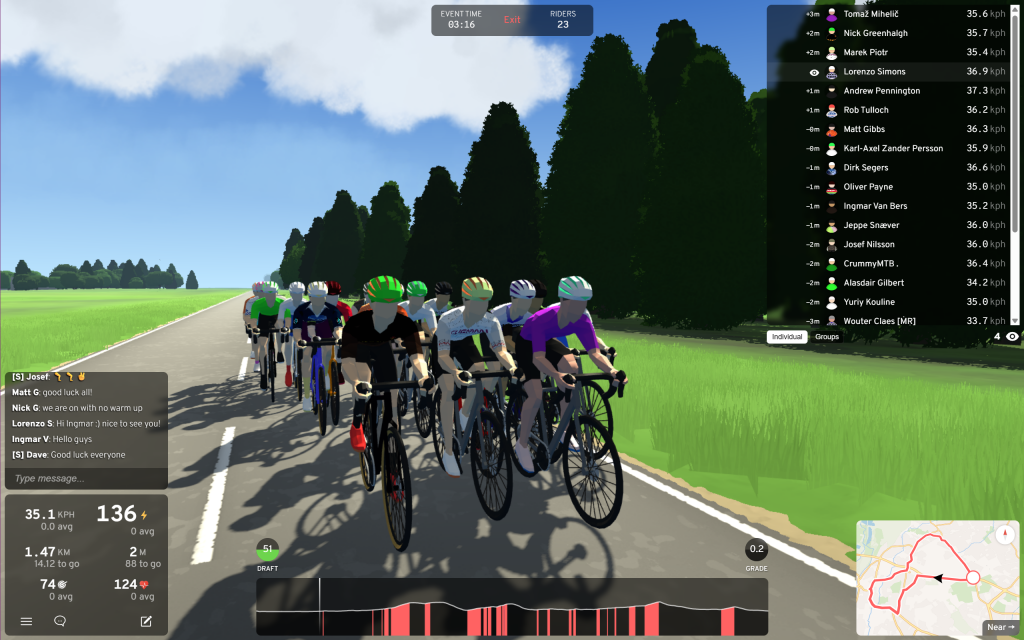Click the rider list scrollbar
Screen dimensions: 1024x640
click(1018, 120)
